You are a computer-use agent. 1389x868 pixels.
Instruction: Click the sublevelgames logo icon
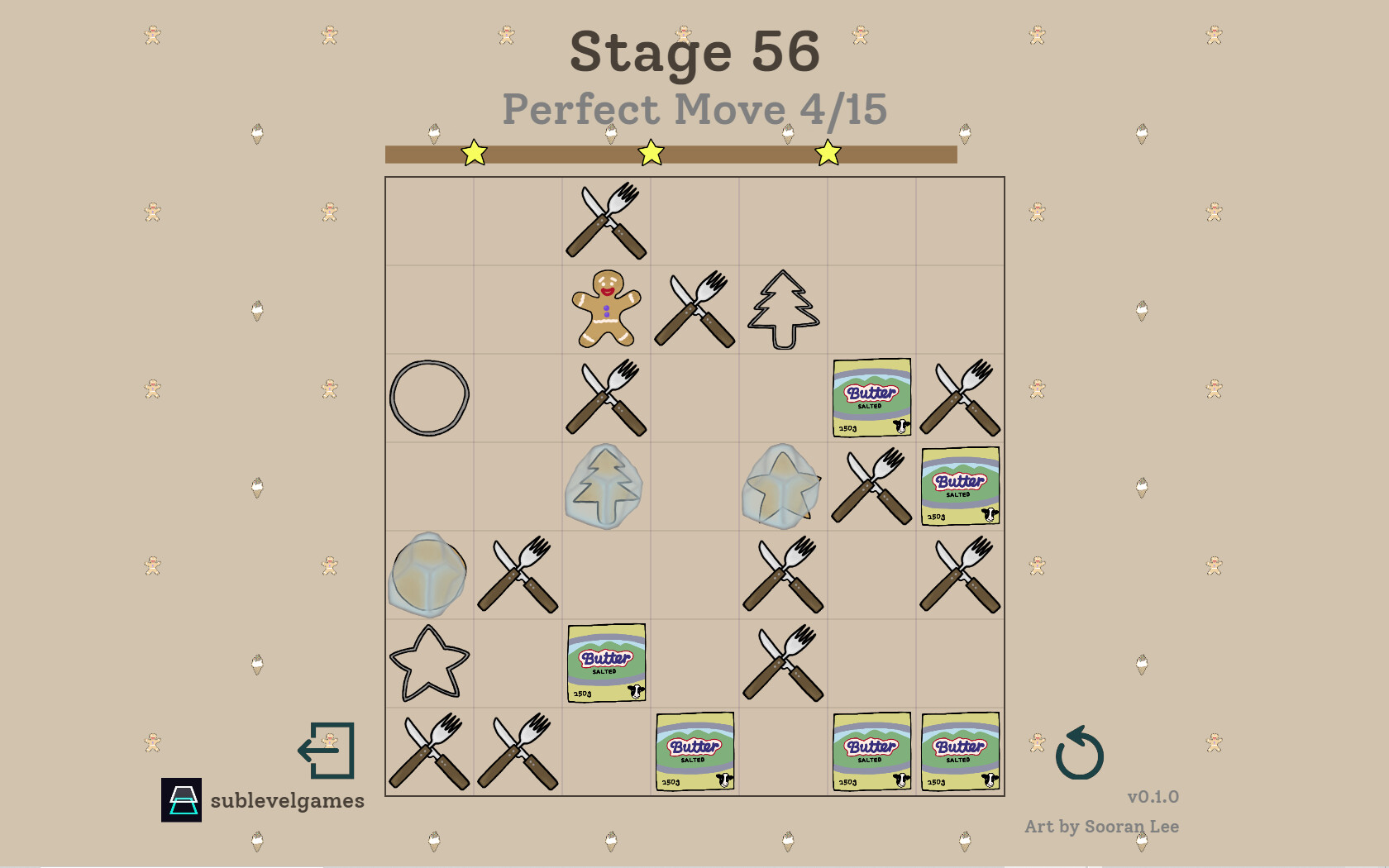click(180, 799)
